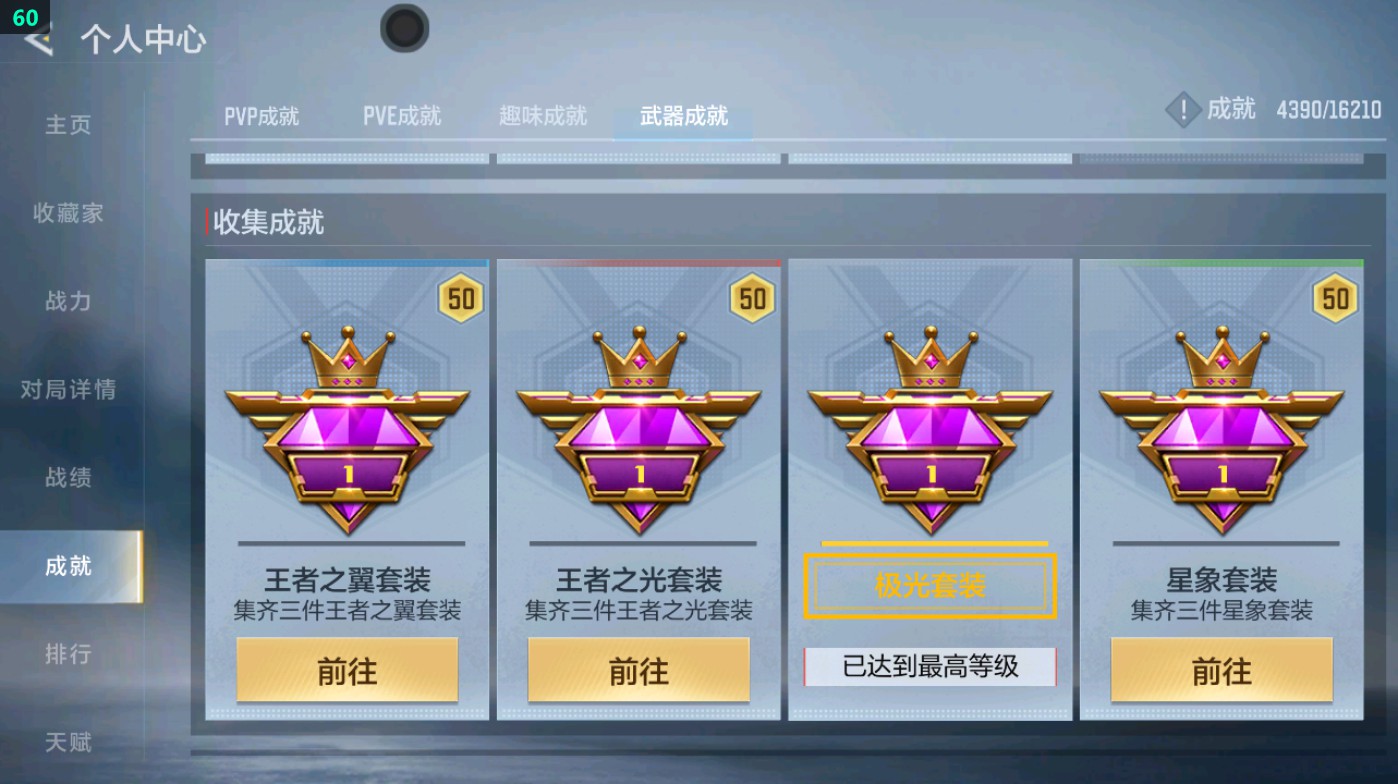Image resolution: width=1398 pixels, height=784 pixels.
Task: Select 排行 in the sidebar
Action: 66,655
